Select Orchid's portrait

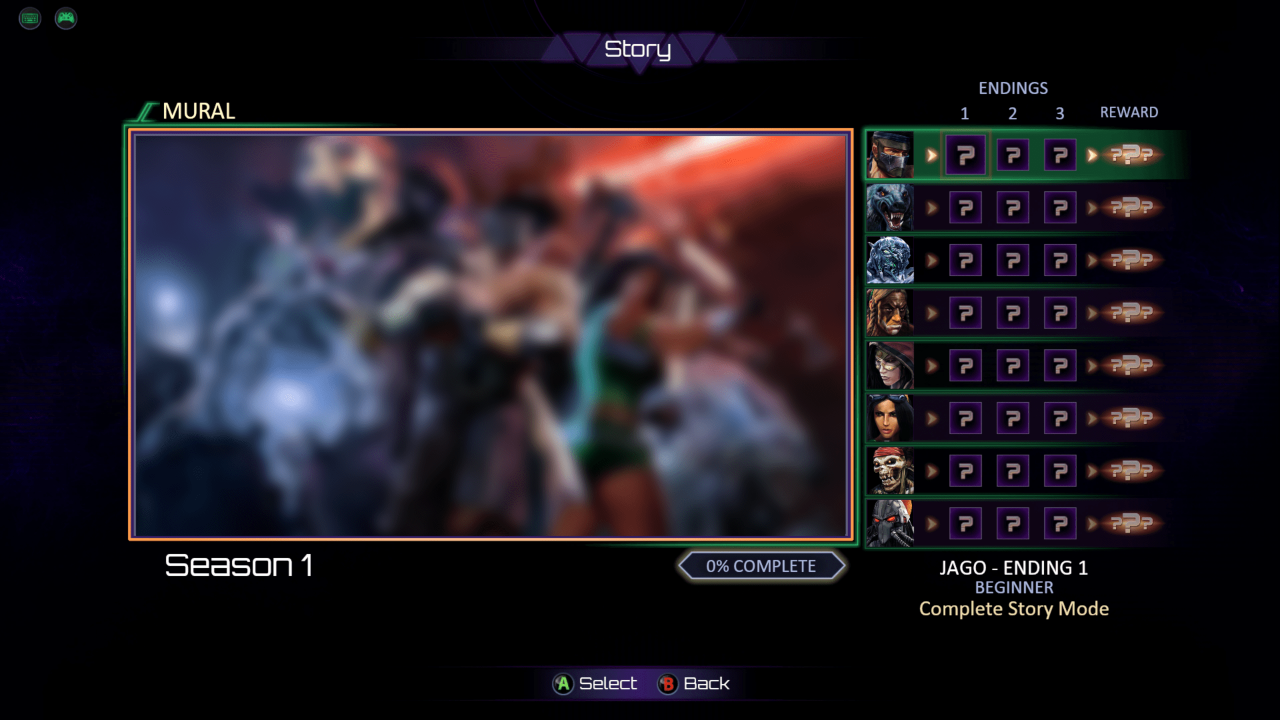889,418
